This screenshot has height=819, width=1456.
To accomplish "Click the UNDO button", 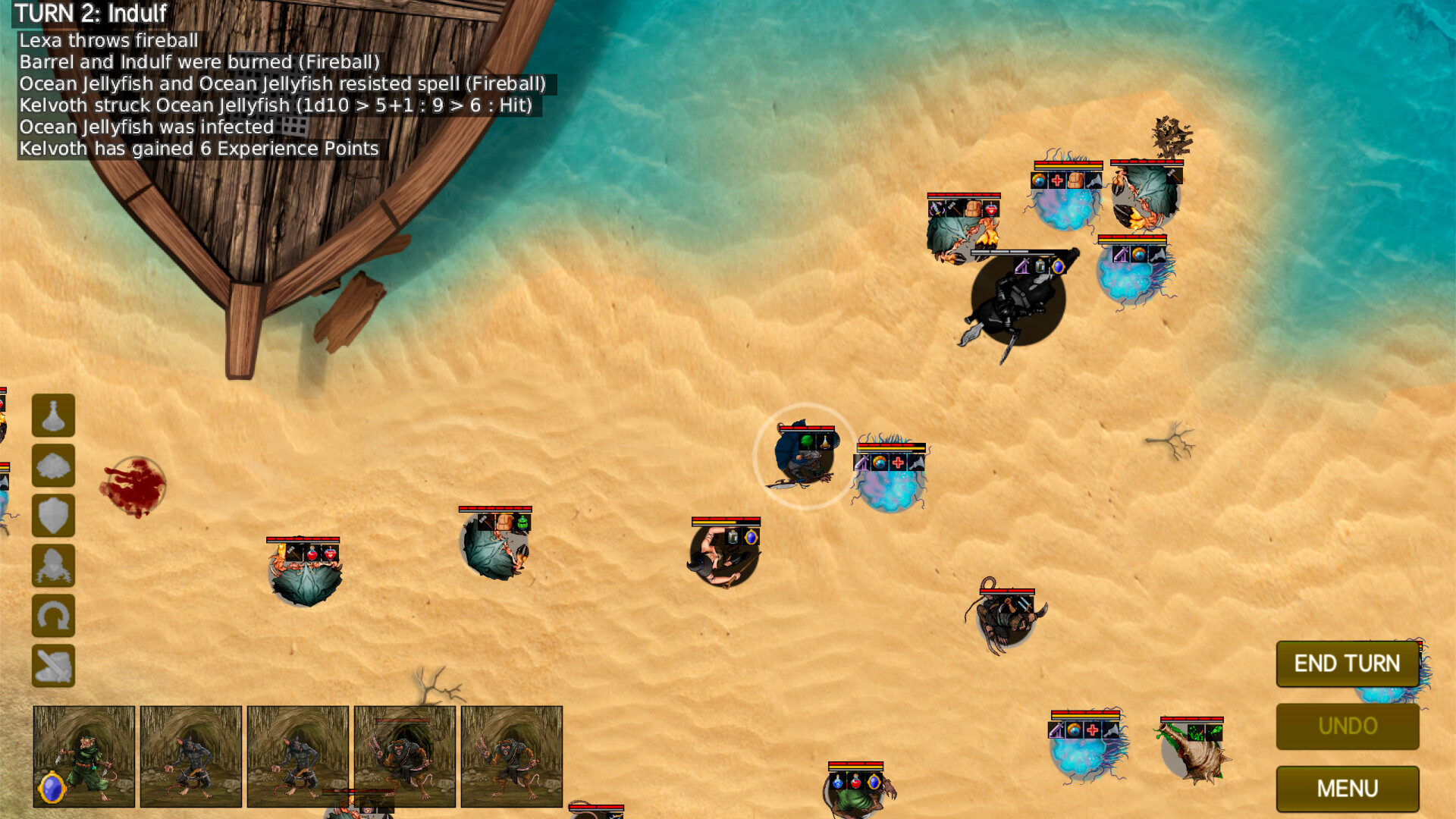I will coord(1348,726).
